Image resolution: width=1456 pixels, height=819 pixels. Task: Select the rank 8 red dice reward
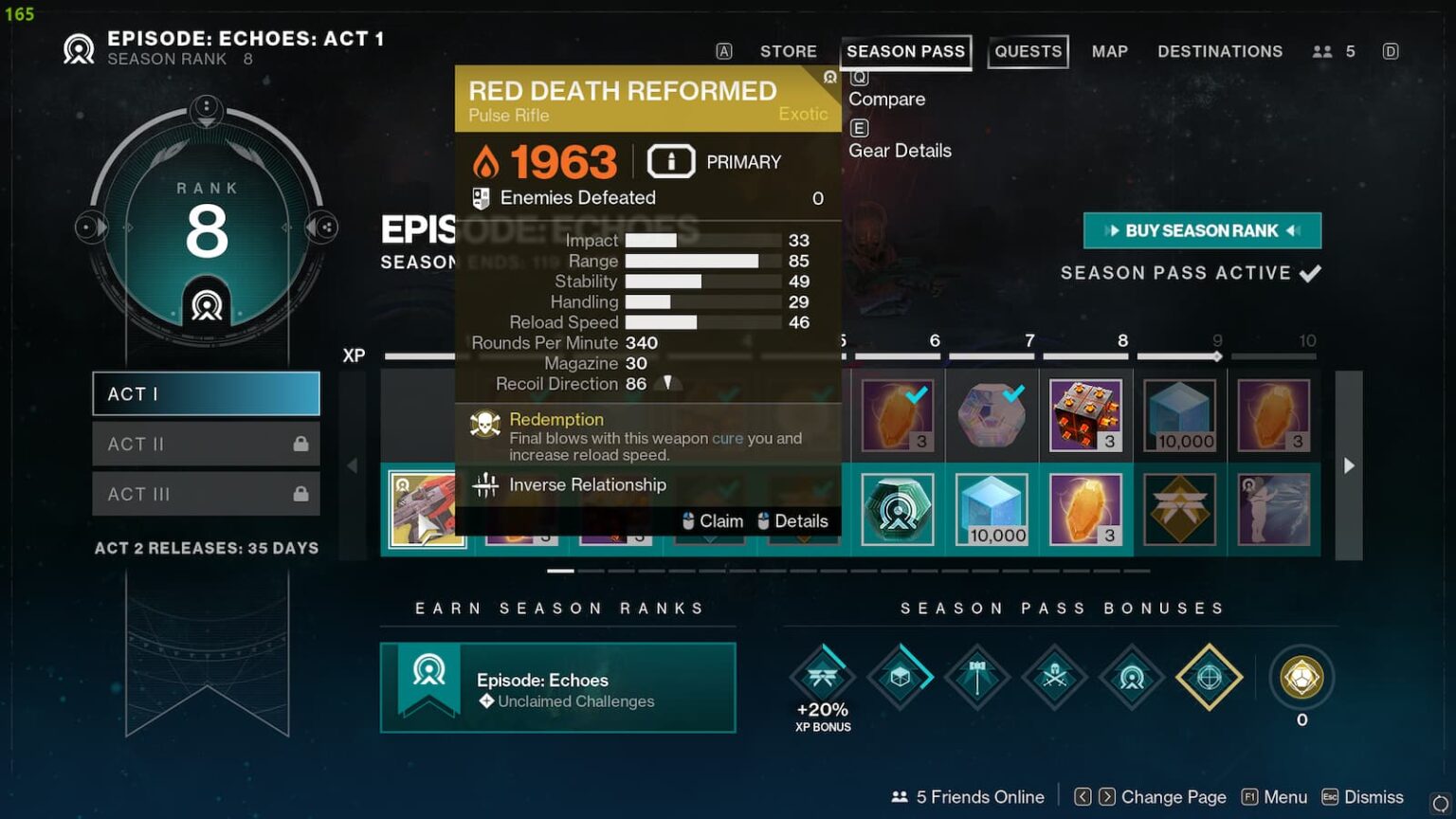pos(1085,415)
